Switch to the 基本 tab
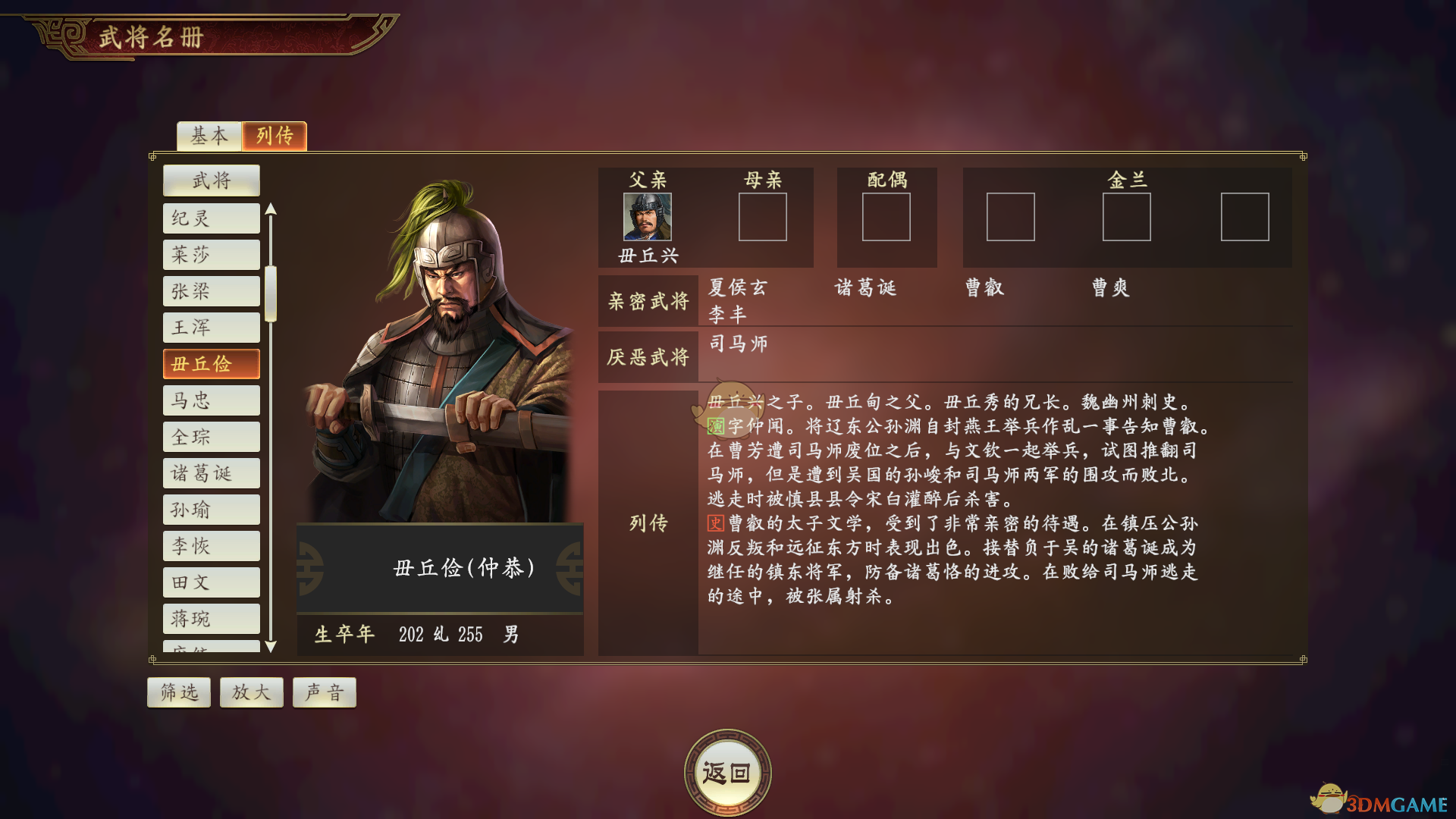1456x819 pixels. [x=208, y=136]
